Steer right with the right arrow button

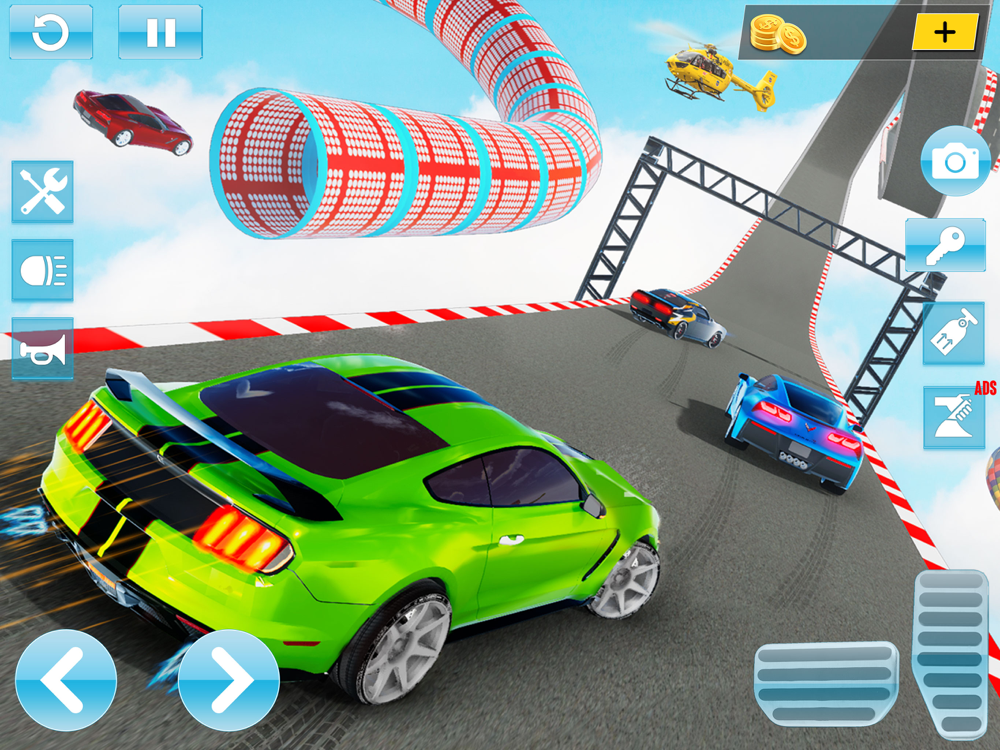[x=228, y=681]
